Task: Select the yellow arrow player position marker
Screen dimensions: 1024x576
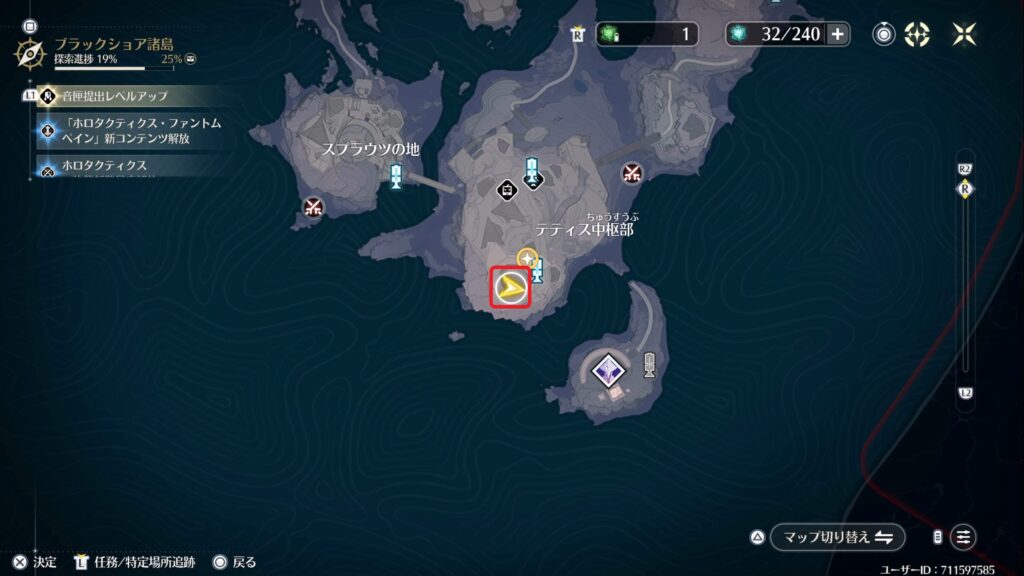Action: click(x=511, y=288)
